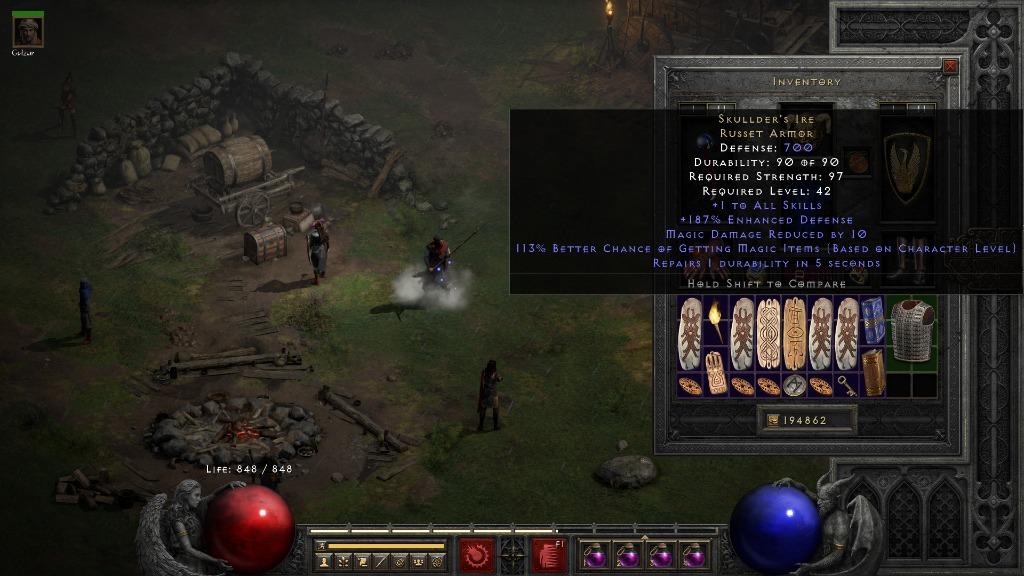This screenshot has width=1024, height=576.
Task: Use the fourth purple potion in belt
Action: (692, 555)
